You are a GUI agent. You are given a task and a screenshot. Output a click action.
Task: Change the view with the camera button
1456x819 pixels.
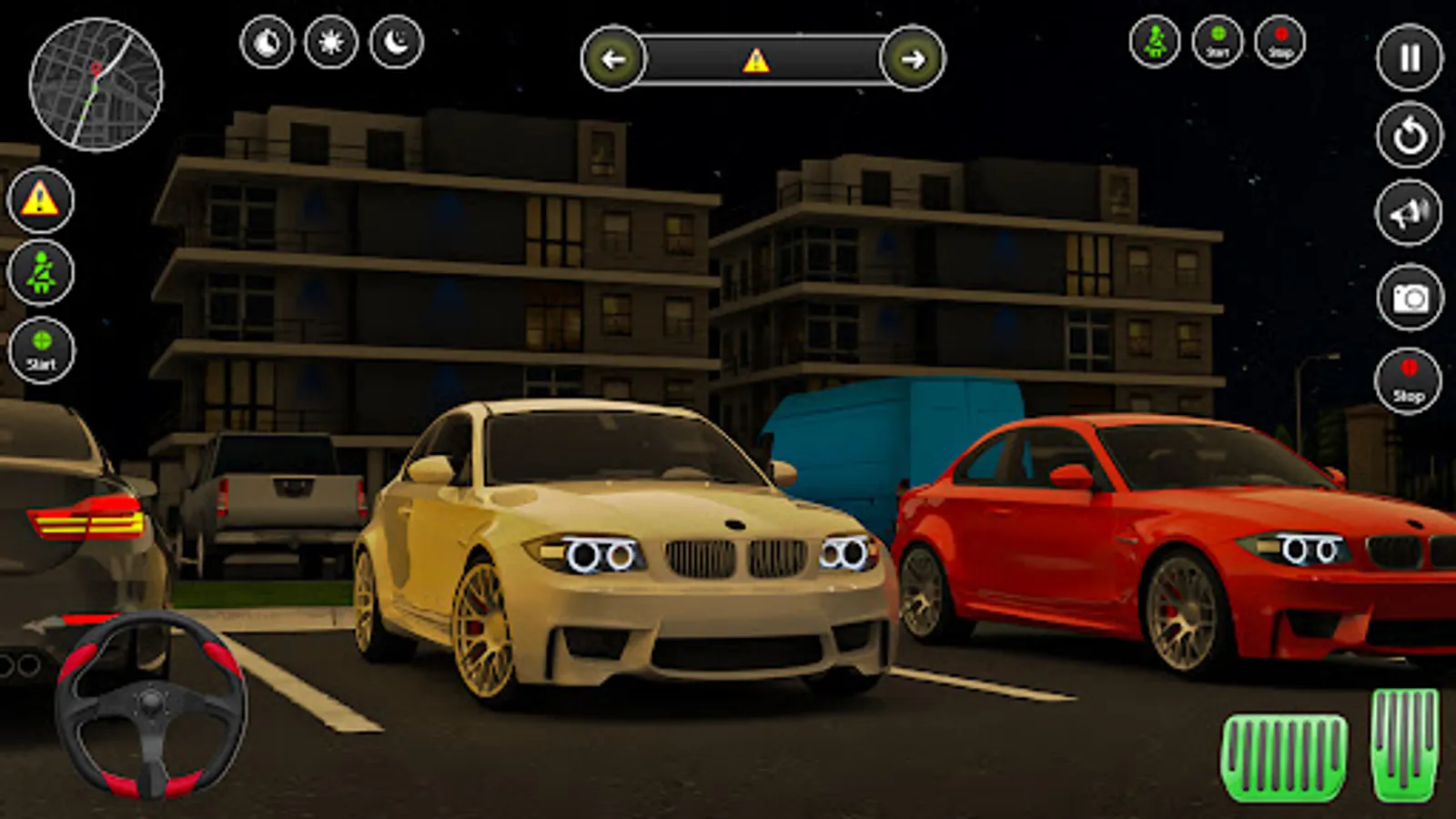[1410, 298]
